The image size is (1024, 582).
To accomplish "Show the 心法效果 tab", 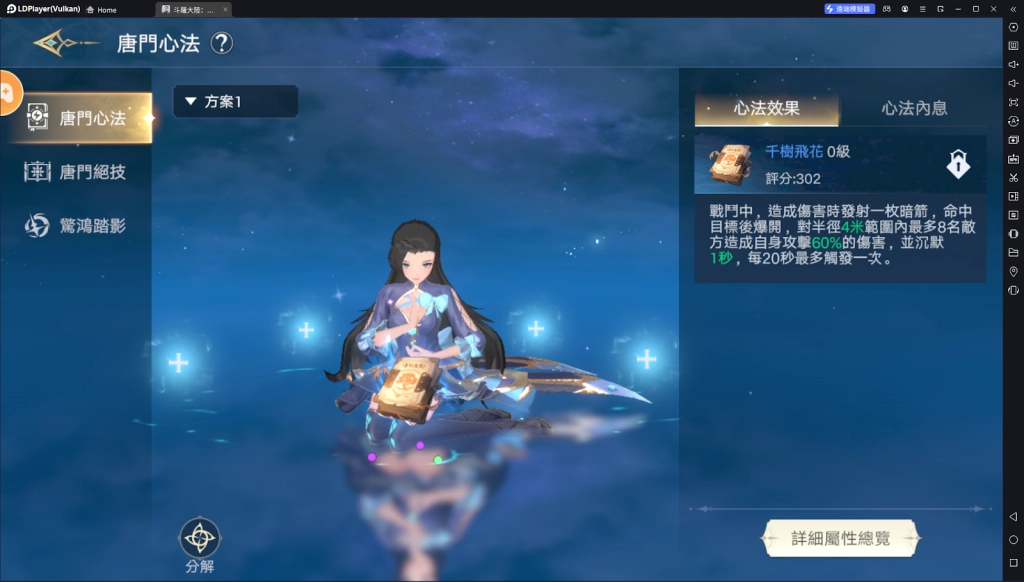I will [766, 108].
